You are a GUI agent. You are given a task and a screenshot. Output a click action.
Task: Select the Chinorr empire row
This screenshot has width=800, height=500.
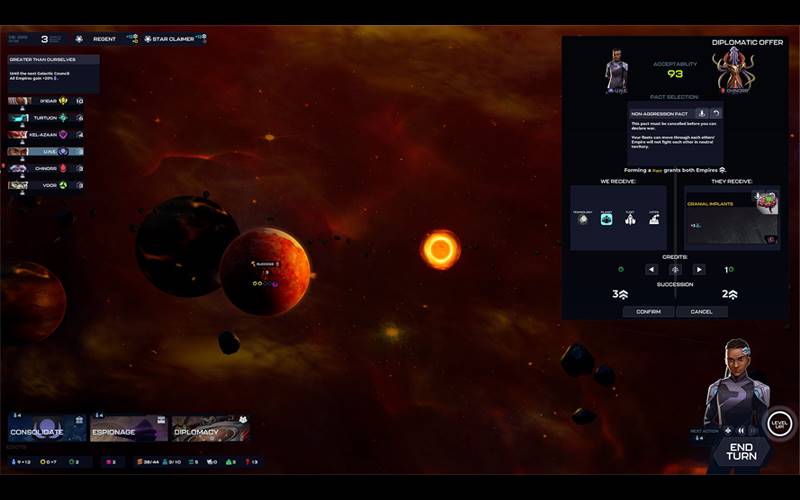[45, 168]
